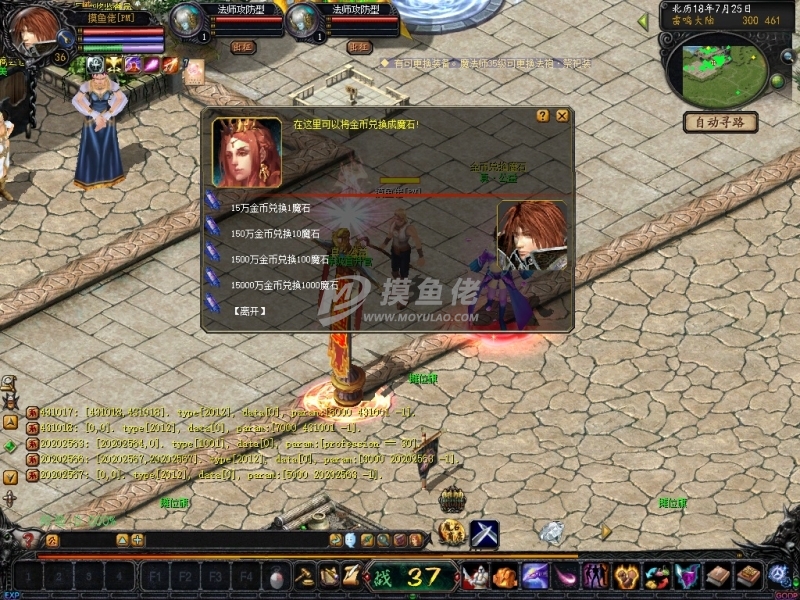Close the magic stone exchange dialog

click(562, 116)
